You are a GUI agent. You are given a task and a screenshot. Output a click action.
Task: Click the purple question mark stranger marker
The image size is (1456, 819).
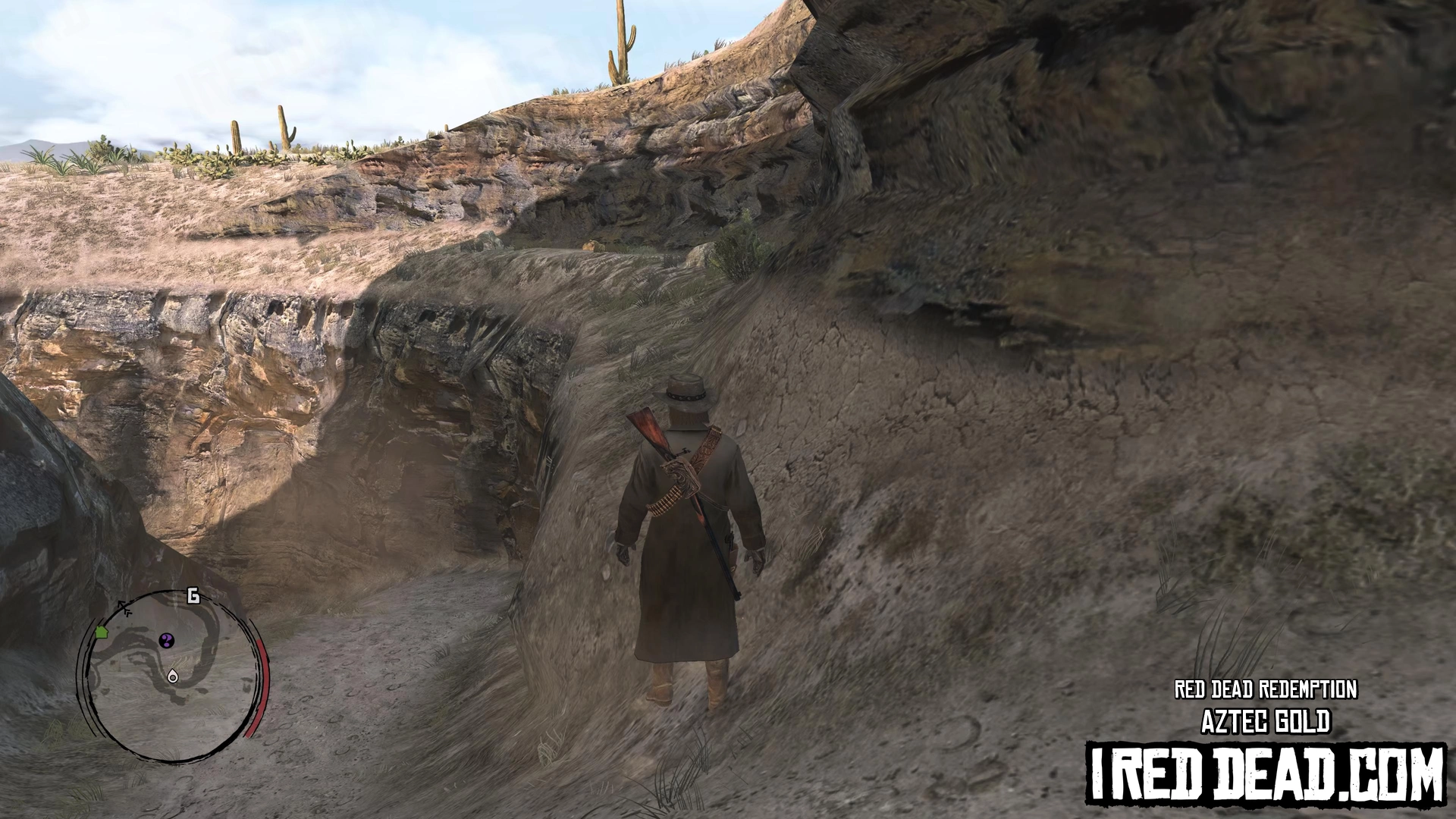[167, 641]
